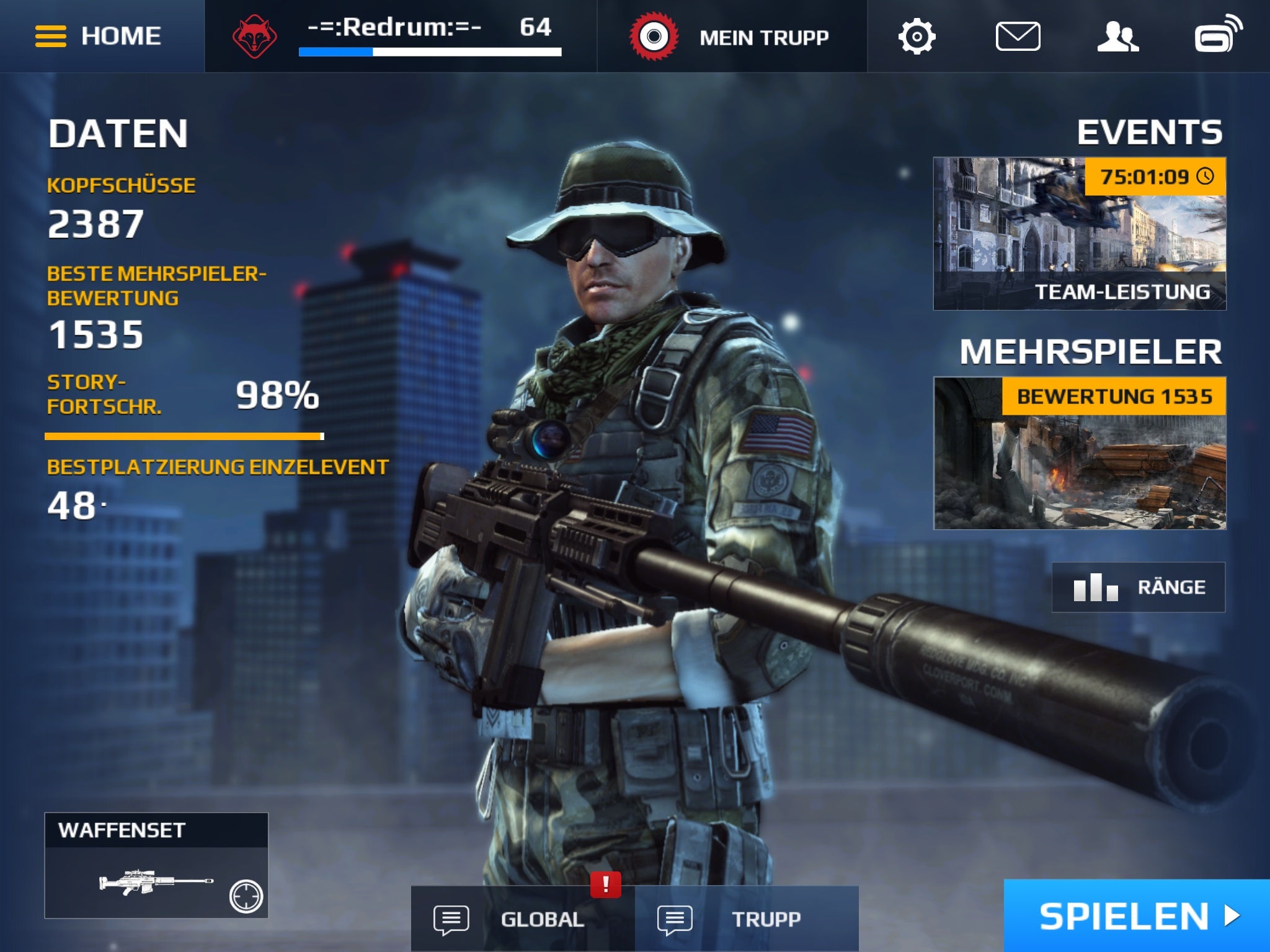Open the friends list icon
Screen dimensions: 1270x952
click(1117, 37)
